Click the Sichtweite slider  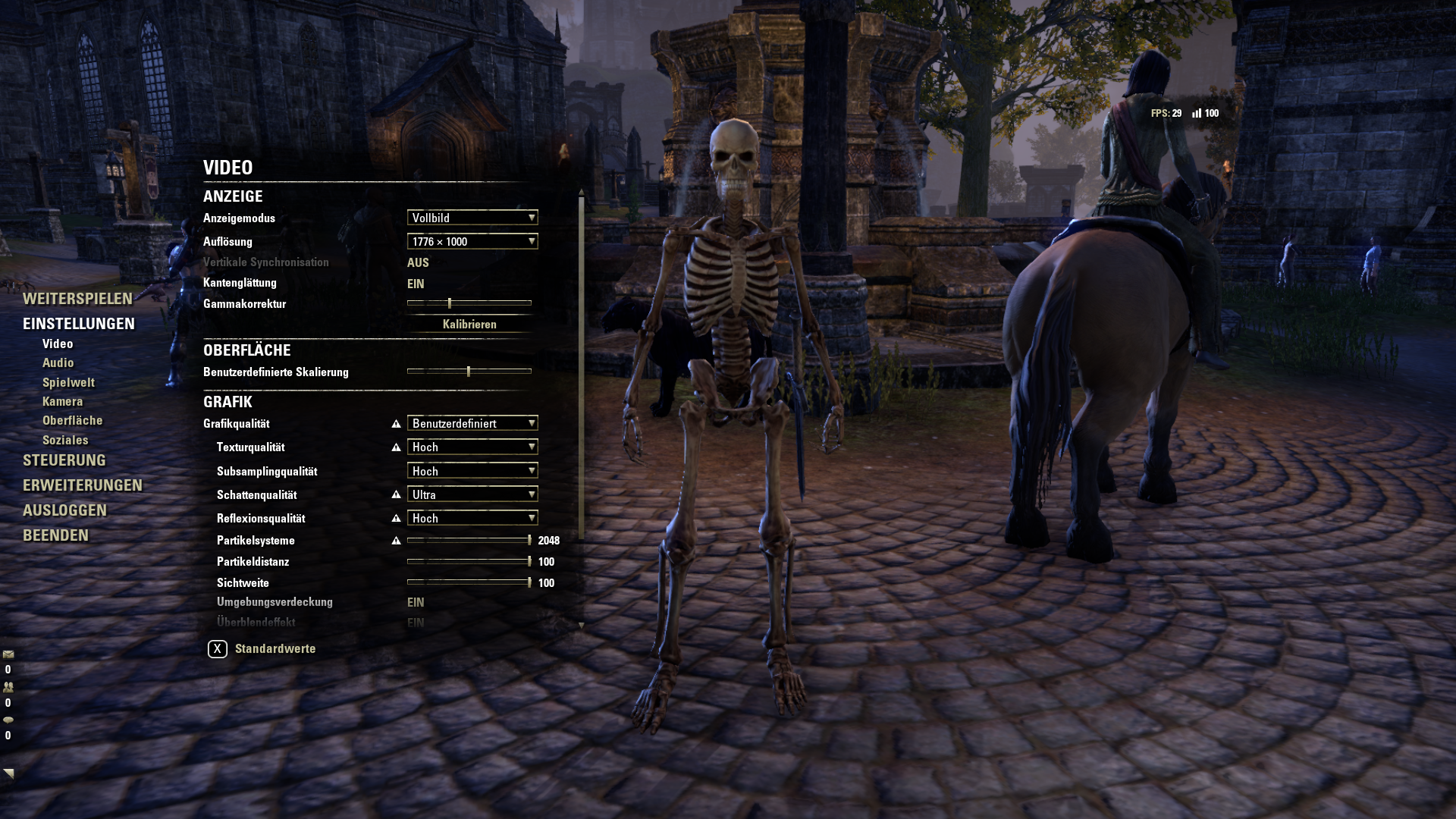click(x=469, y=582)
